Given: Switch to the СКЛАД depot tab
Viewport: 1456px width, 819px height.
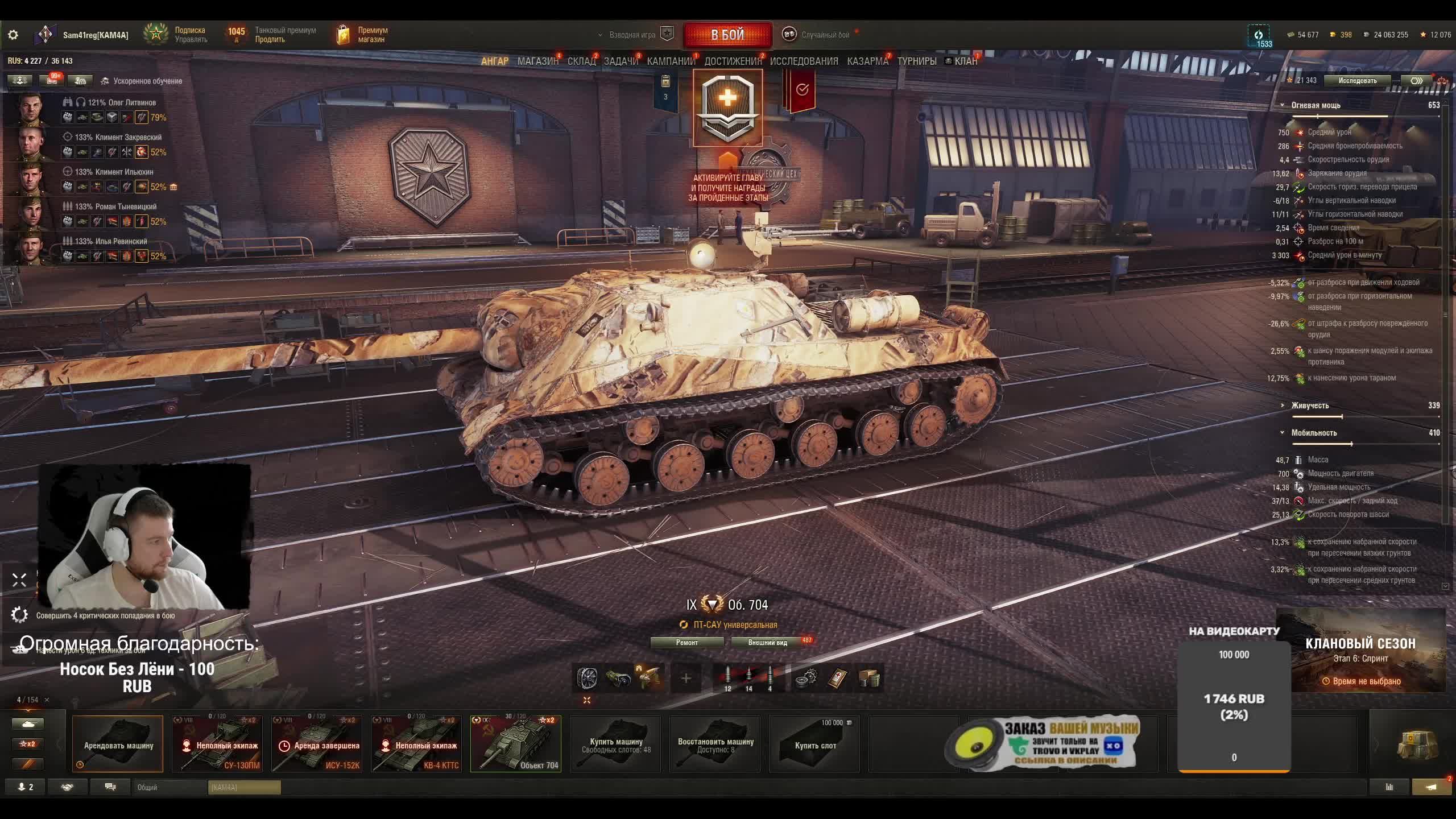Looking at the screenshot, I should tap(581, 61).
